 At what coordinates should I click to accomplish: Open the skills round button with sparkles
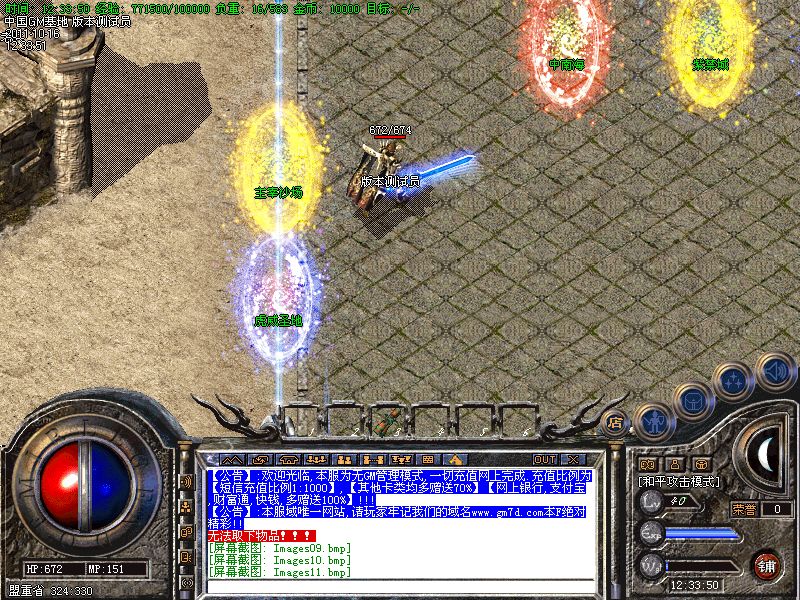coord(735,381)
